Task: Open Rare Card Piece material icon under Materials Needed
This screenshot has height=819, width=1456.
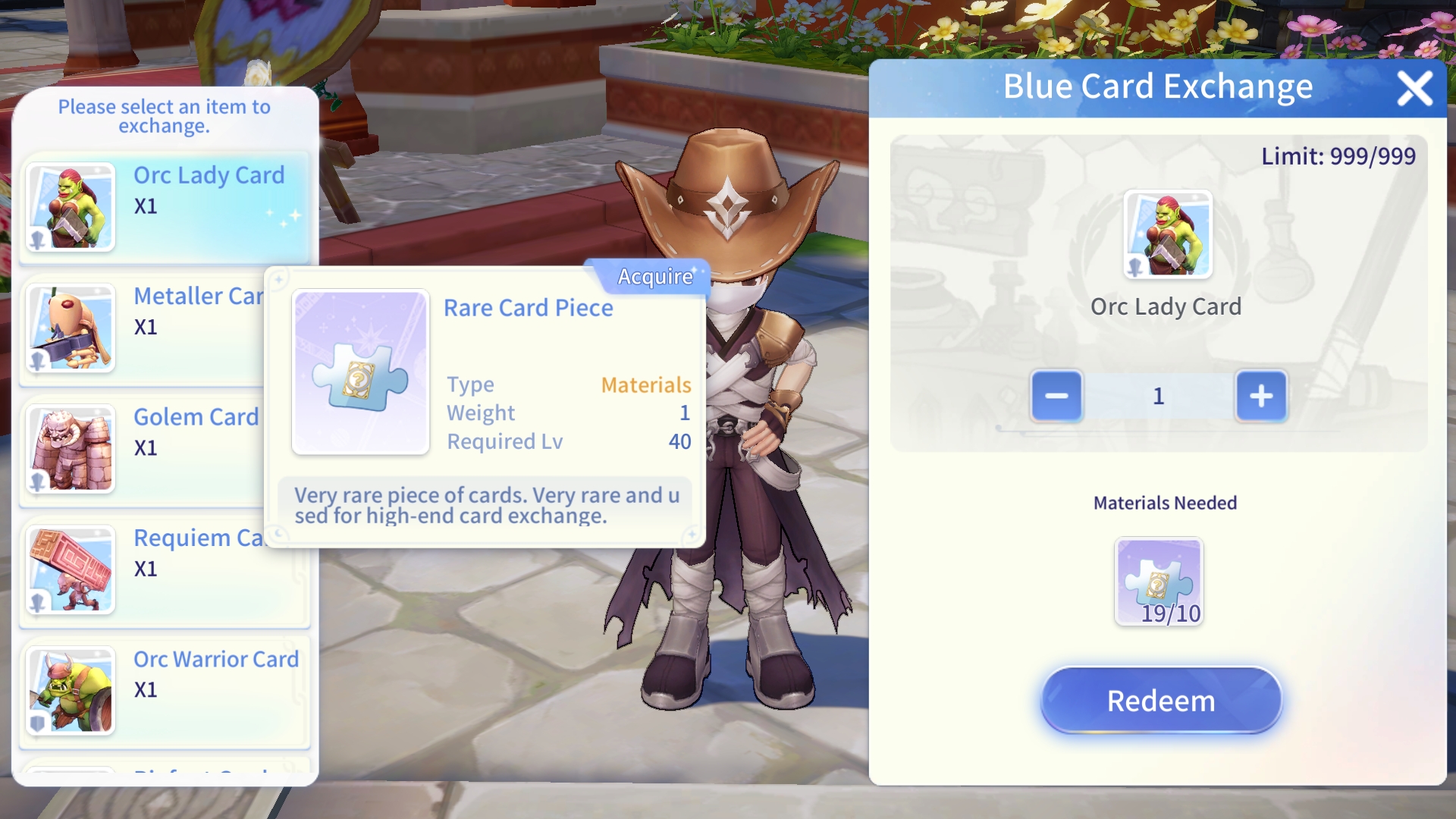Action: coord(1159,582)
